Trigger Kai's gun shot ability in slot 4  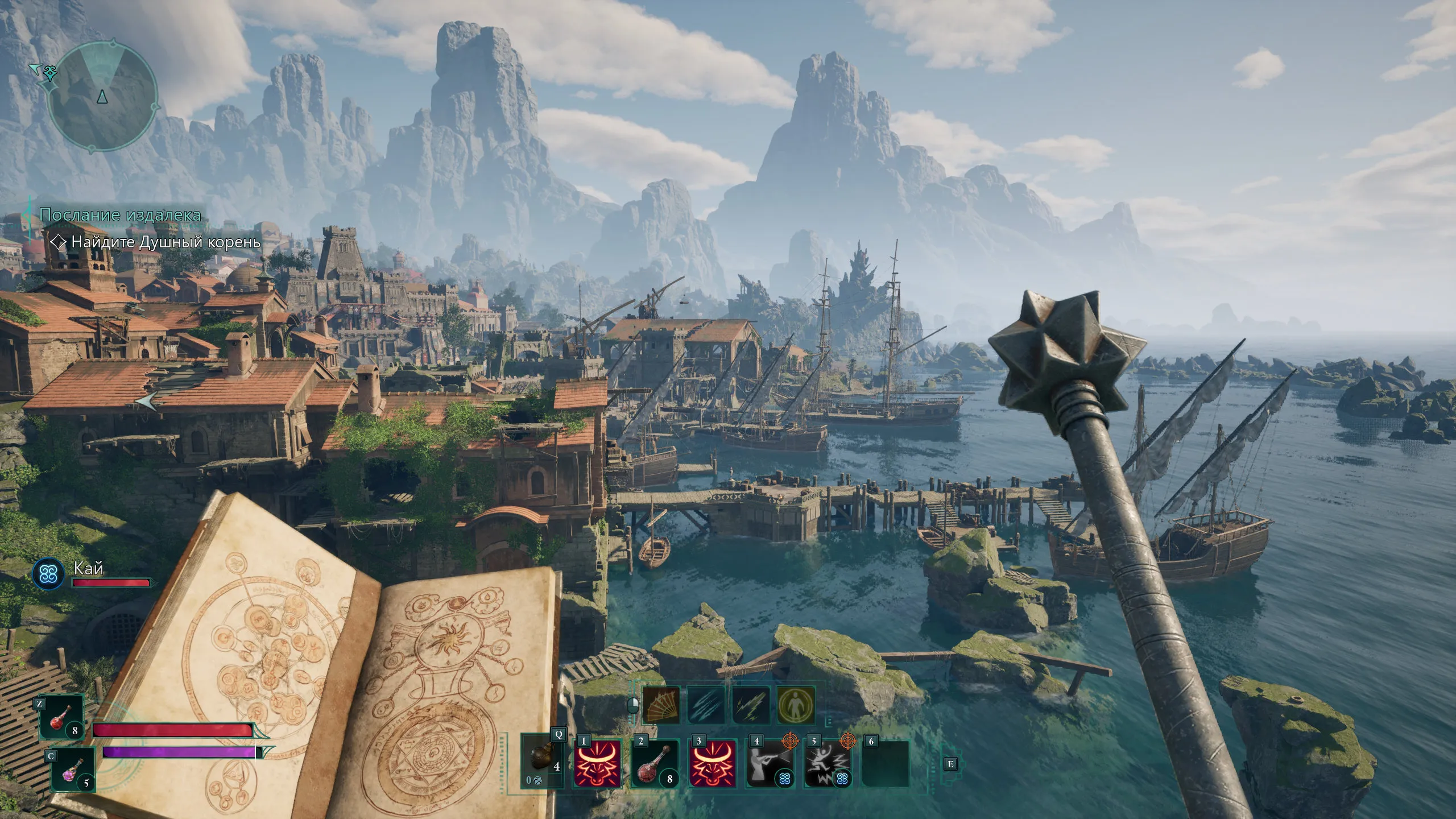(x=769, y=763)
